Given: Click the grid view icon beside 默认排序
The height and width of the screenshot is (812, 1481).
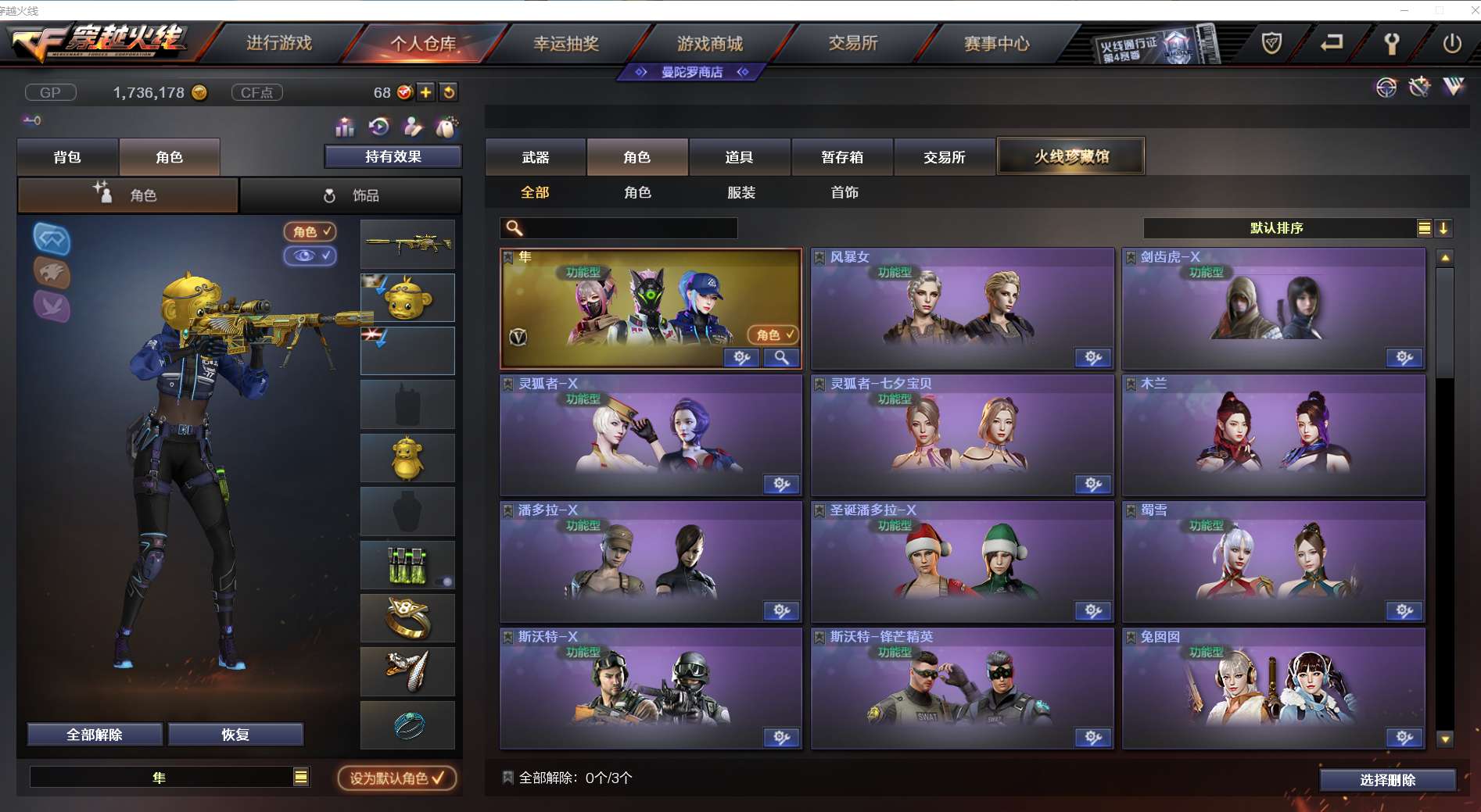Looking at the screenshot, I should point(1425,228).
